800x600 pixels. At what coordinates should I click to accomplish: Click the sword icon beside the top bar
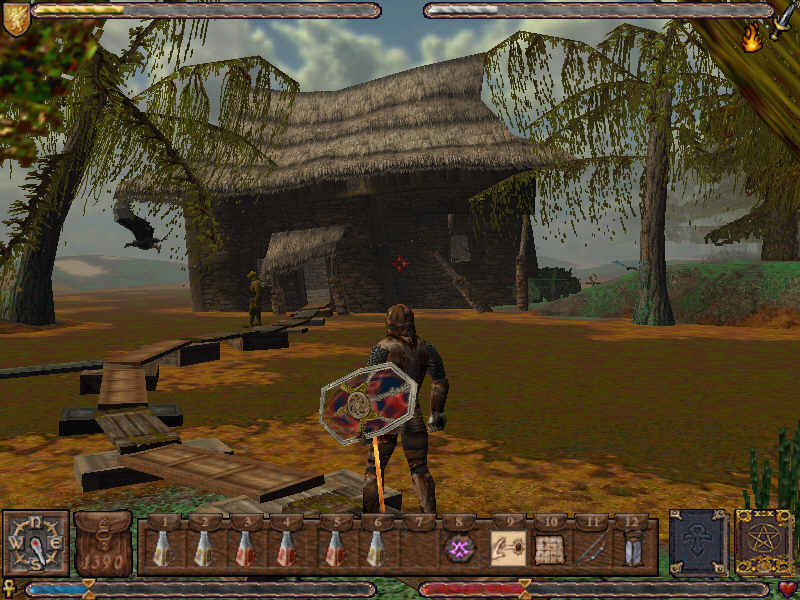pyautogui.click(x=782, y=19)
